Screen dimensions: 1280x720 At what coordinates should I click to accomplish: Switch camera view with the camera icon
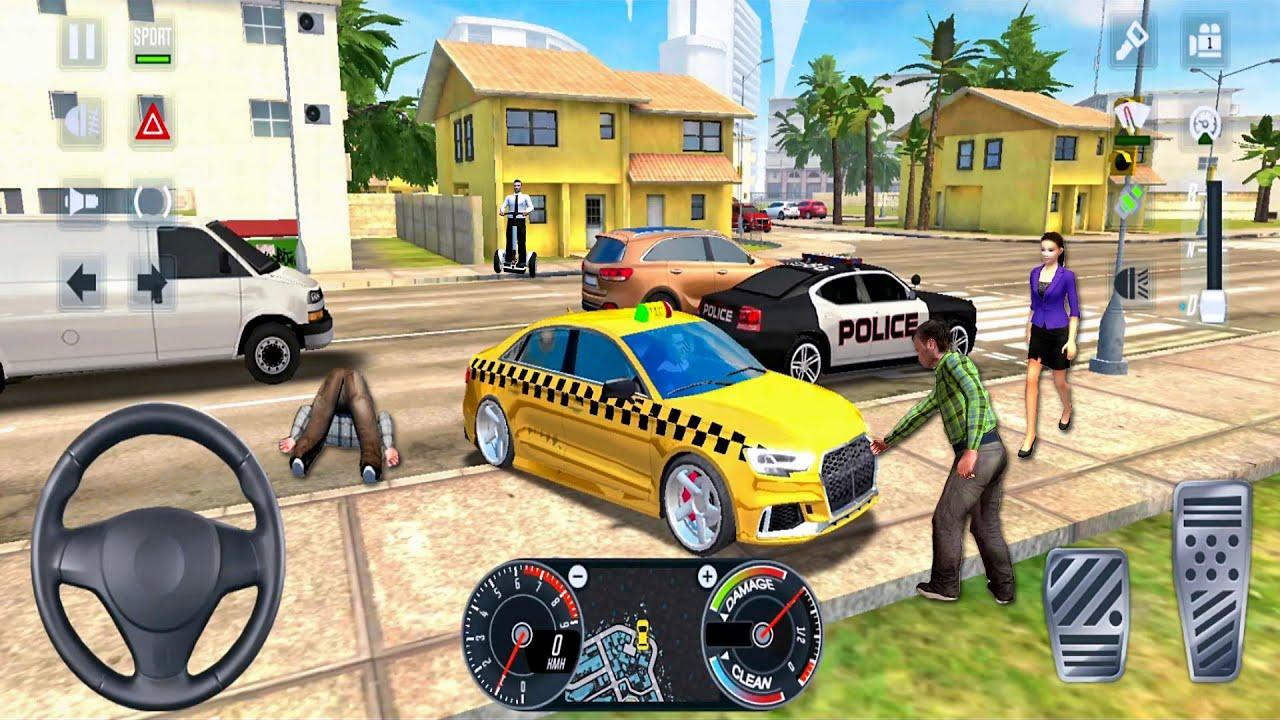point(1204,41)
